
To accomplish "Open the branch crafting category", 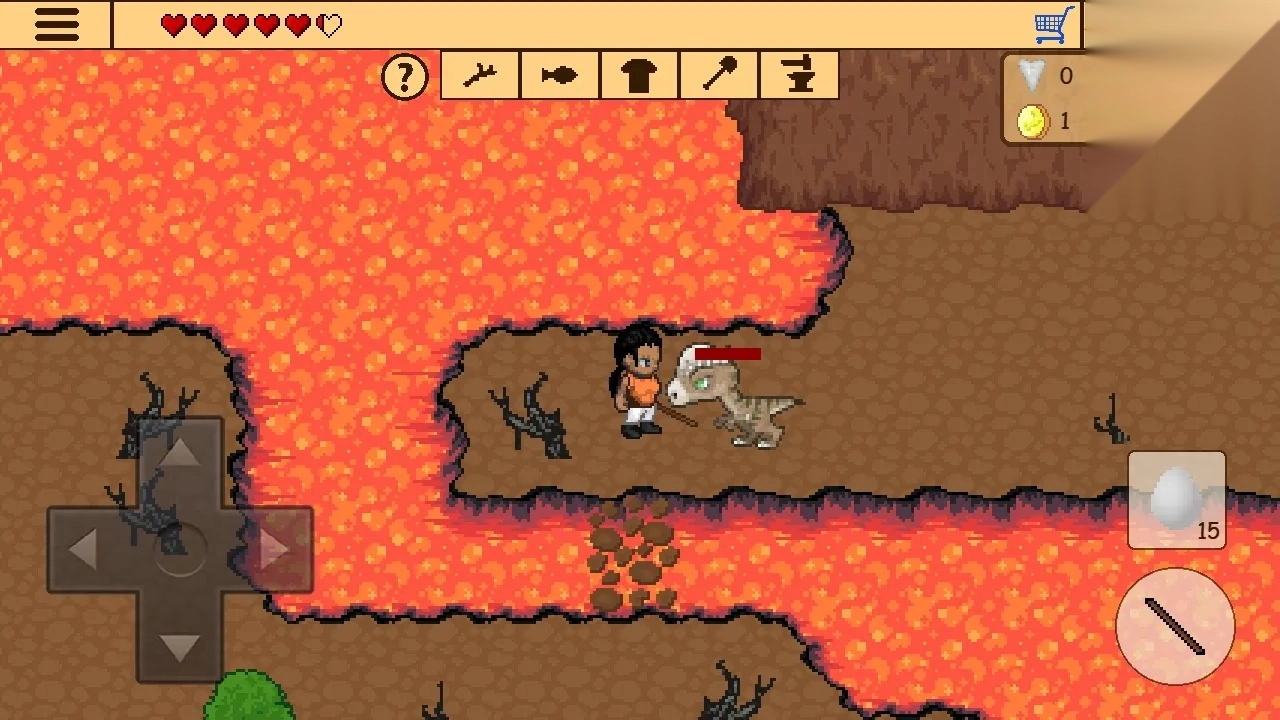I will click(480, 76).
